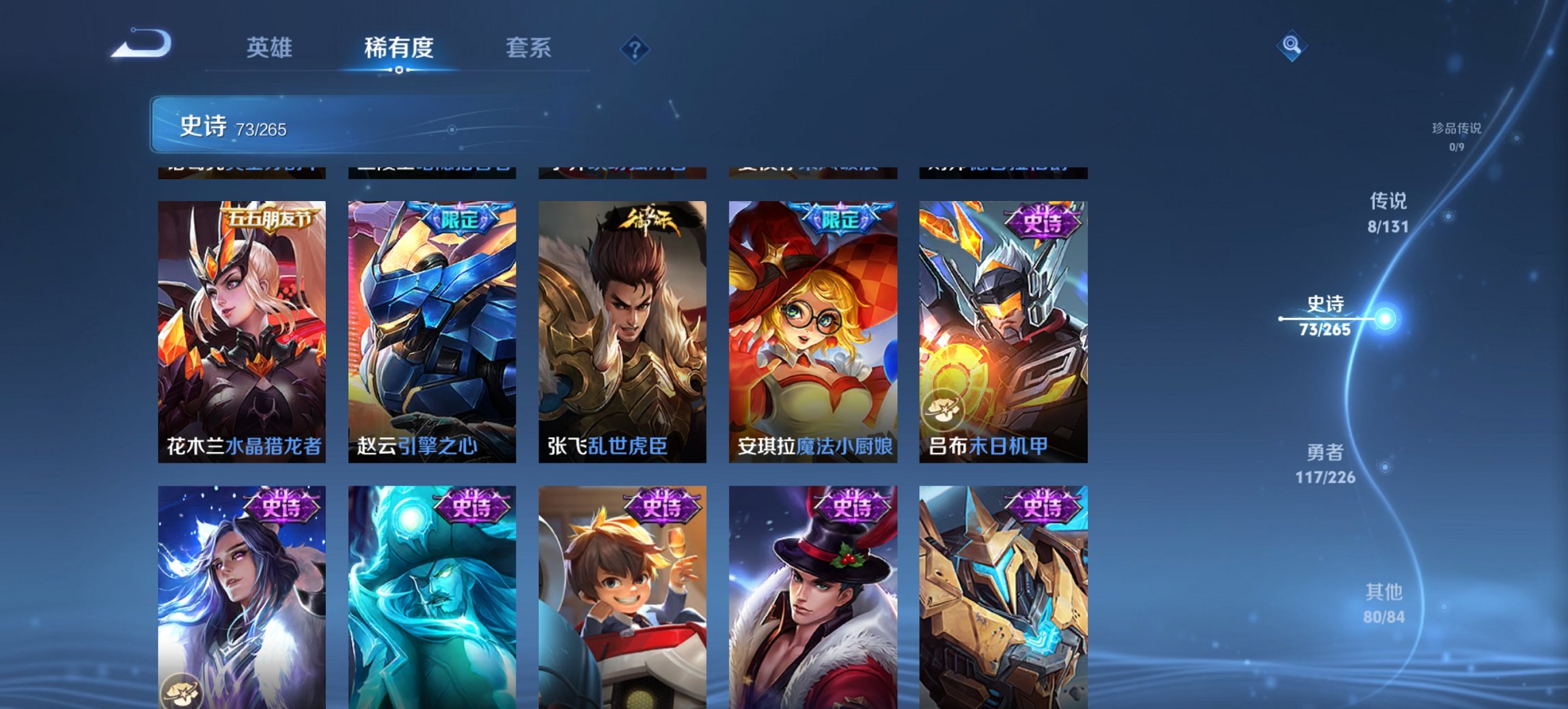Select the 安琪拉魔法小厨娘 skin card

coord(812,321)
